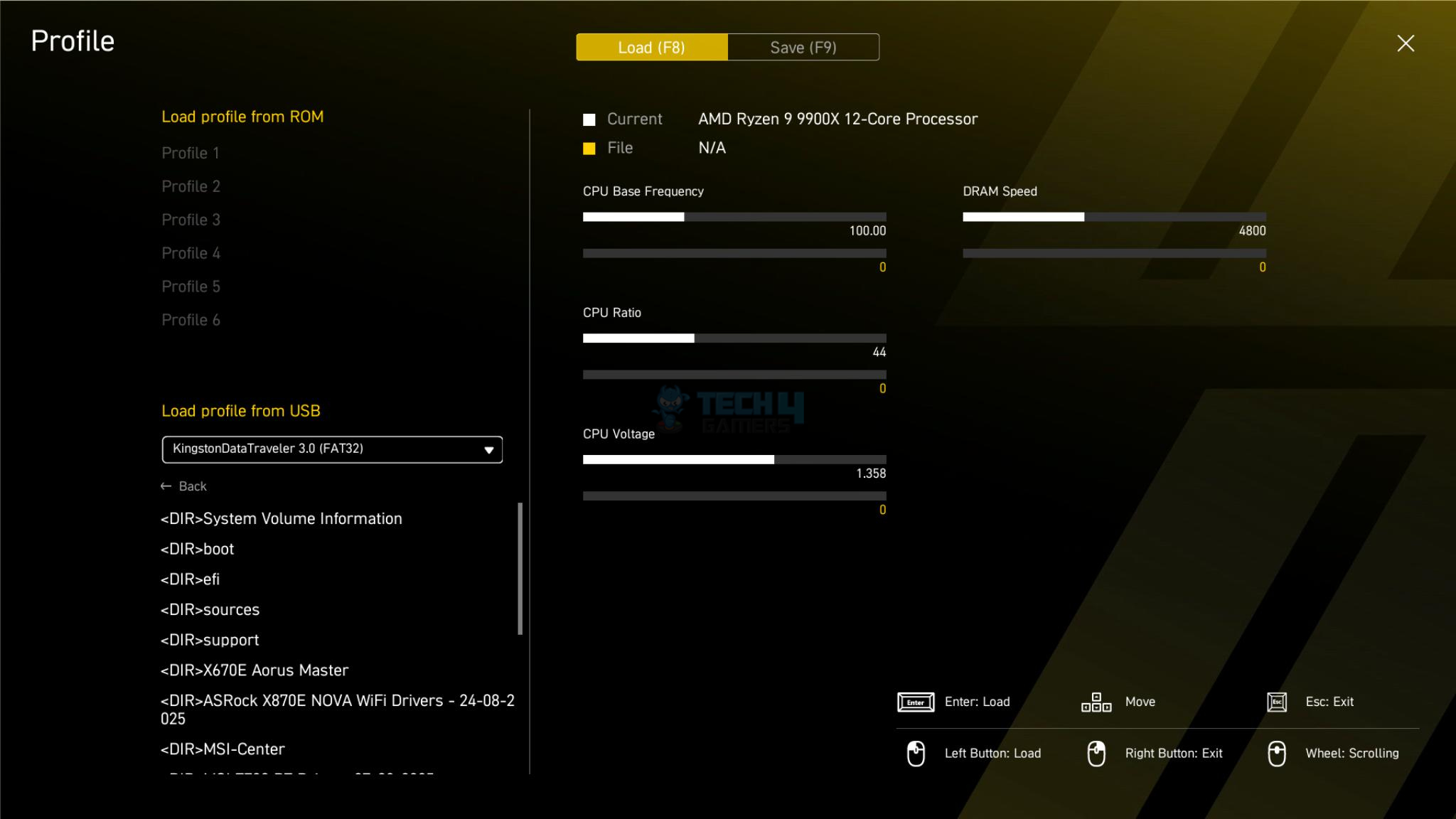
Task: Open the sources directory
Action: [x=210, y=610]
